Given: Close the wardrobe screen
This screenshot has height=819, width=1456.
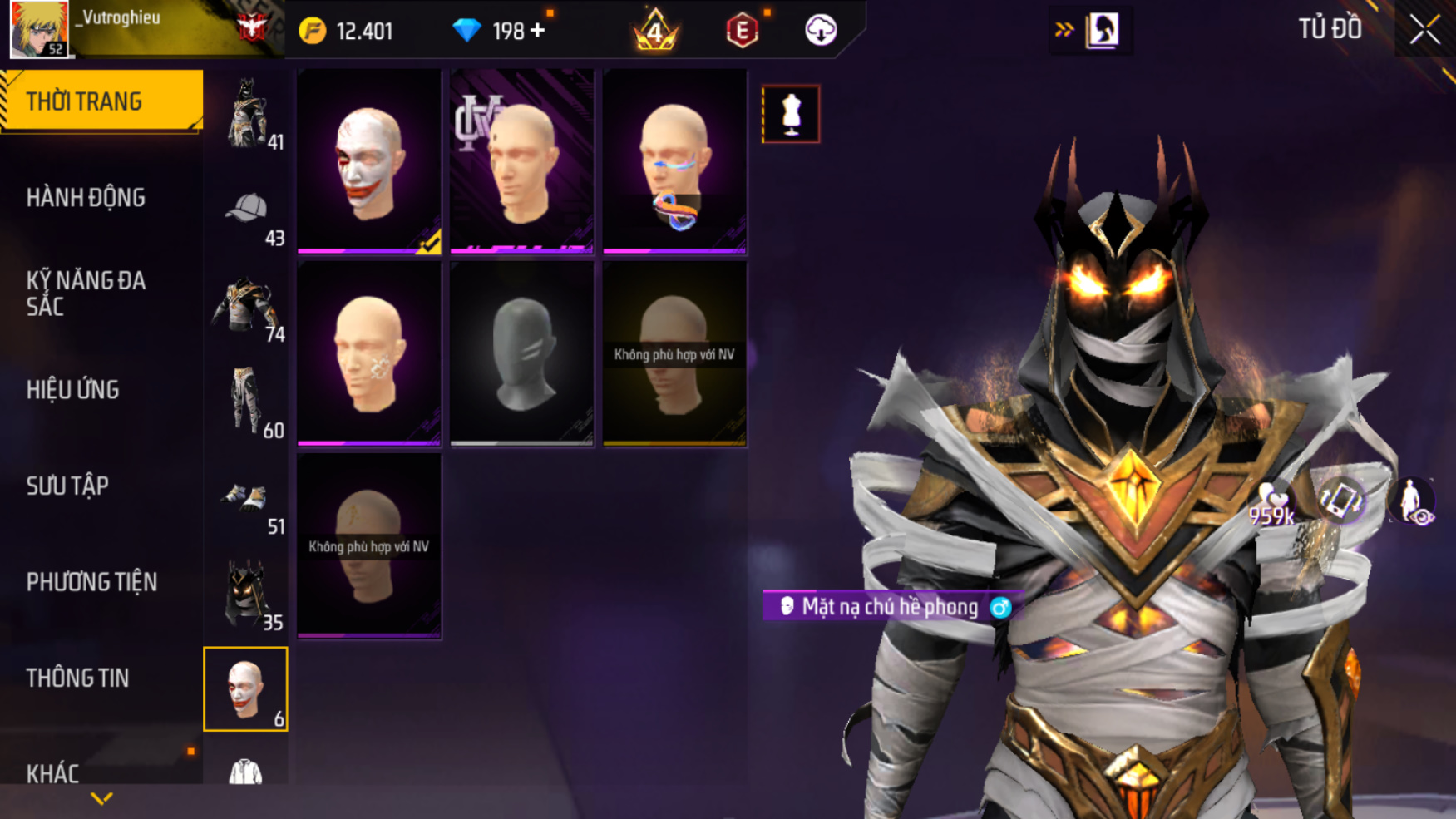Looking at the screenshot, I should [1424, 31].
